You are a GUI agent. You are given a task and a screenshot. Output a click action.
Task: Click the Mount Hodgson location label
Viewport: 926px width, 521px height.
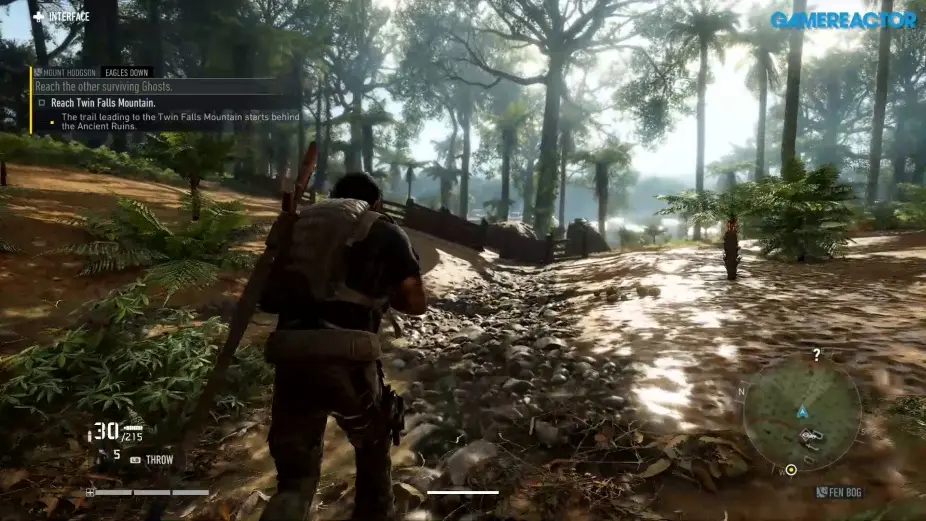[x=67, y=73]
